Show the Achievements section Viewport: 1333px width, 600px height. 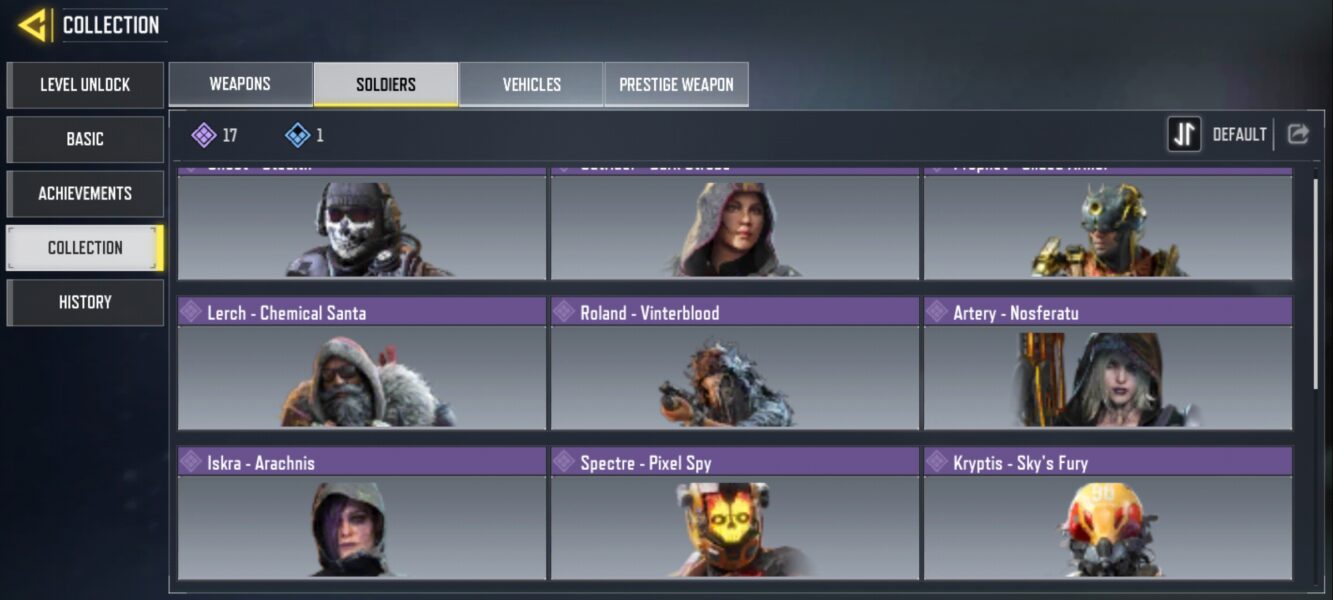(85, 193)
